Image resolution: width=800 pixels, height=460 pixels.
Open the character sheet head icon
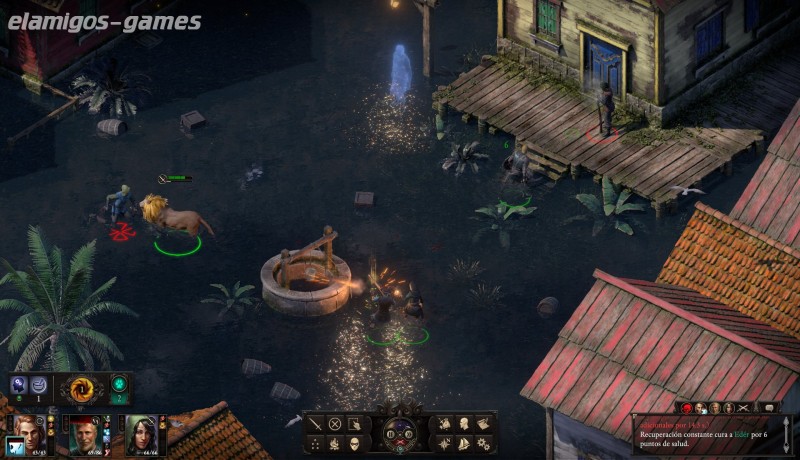point(464,423)
